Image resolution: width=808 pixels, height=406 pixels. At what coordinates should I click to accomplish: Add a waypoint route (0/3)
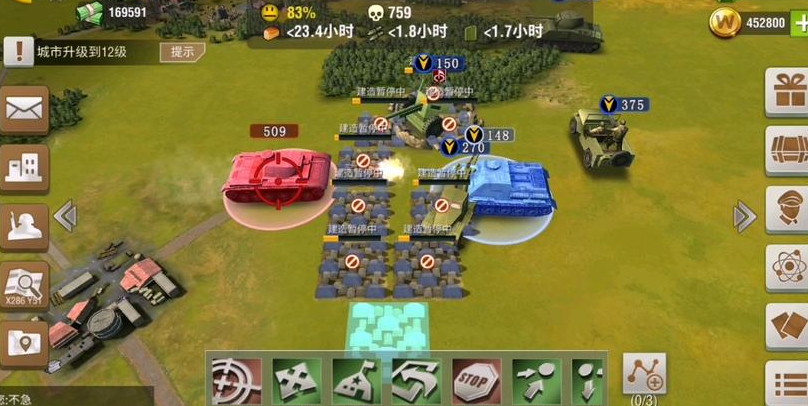[x=644, y=375]
